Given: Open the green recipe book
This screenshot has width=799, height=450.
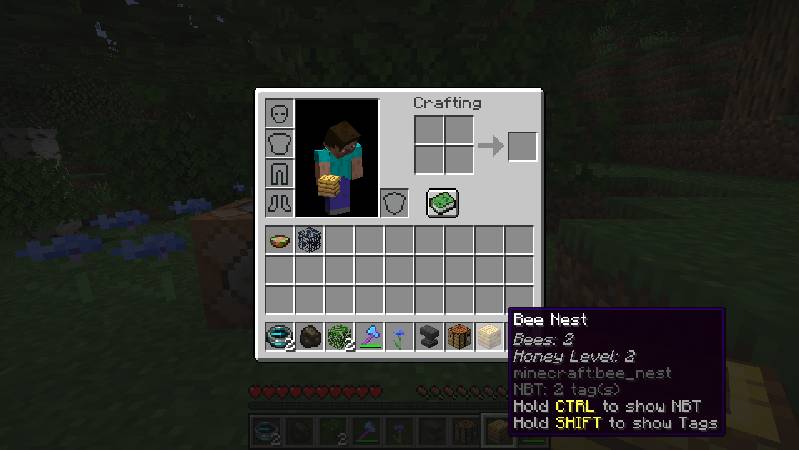Looking at the screenshot, I should [442, 203].
